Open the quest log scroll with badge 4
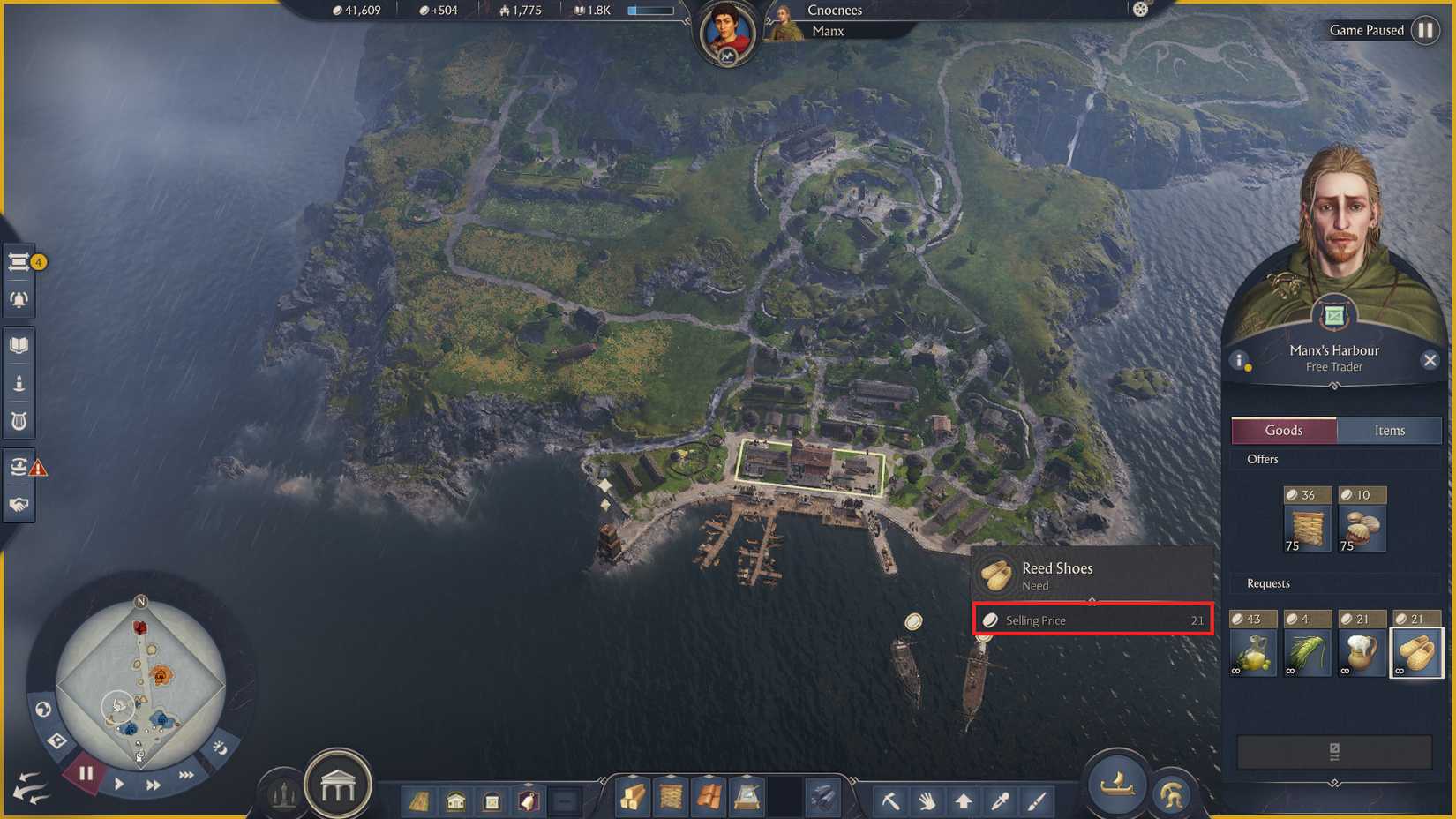Screen dimensions: 1456x819 19,259
